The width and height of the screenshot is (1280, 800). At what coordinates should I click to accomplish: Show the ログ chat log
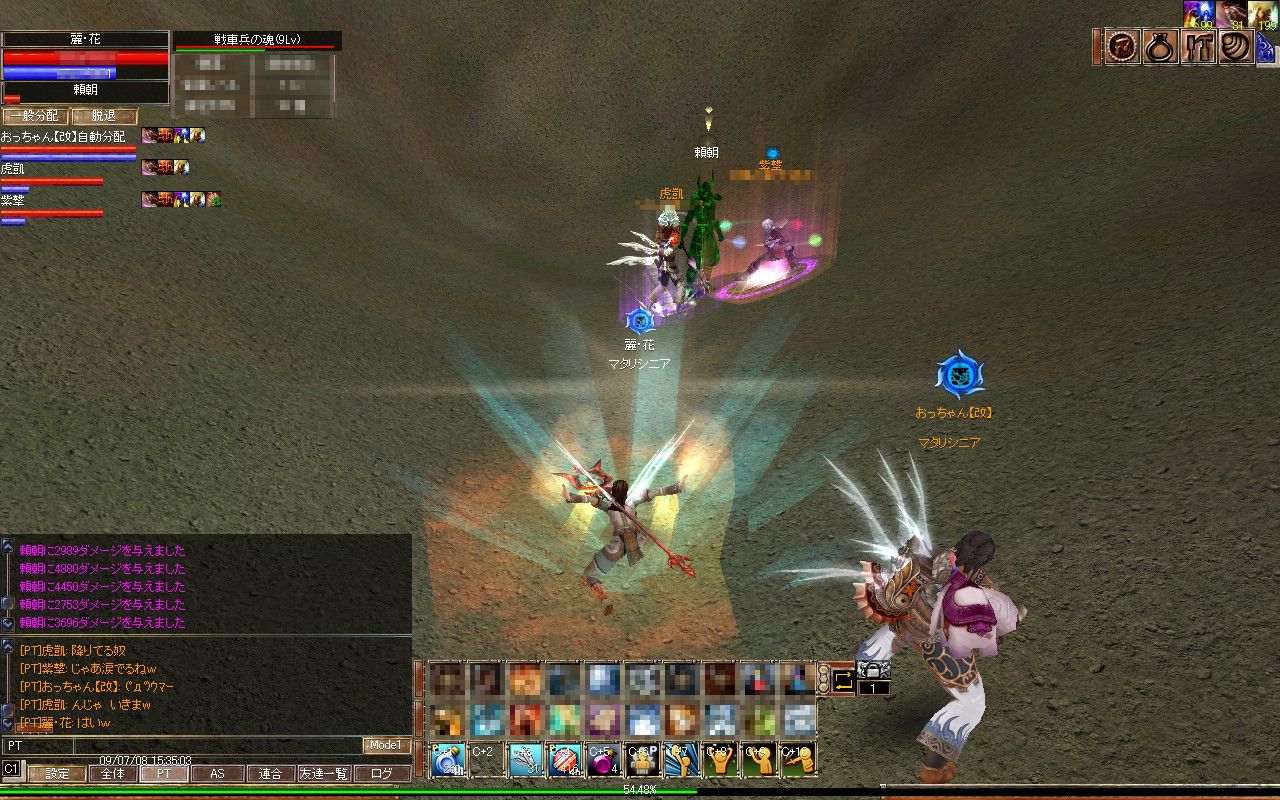point(382,773)
